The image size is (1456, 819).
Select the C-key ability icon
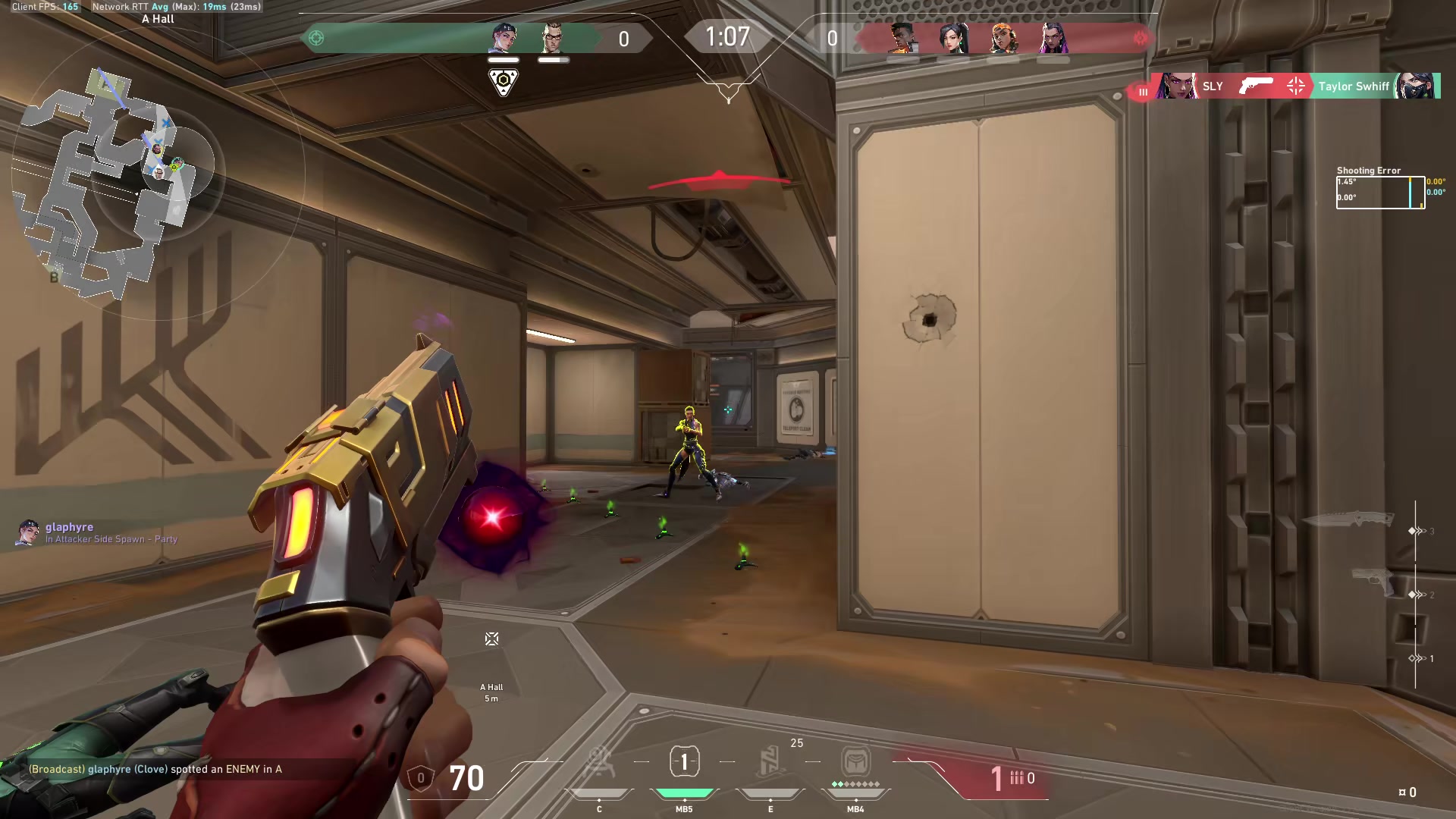tap(599, 763)
